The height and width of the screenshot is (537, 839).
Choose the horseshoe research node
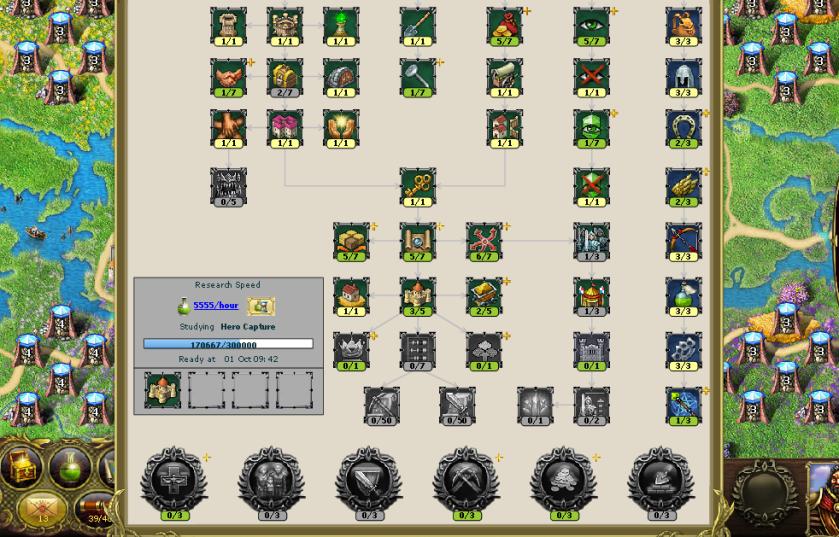pos(683,127)
